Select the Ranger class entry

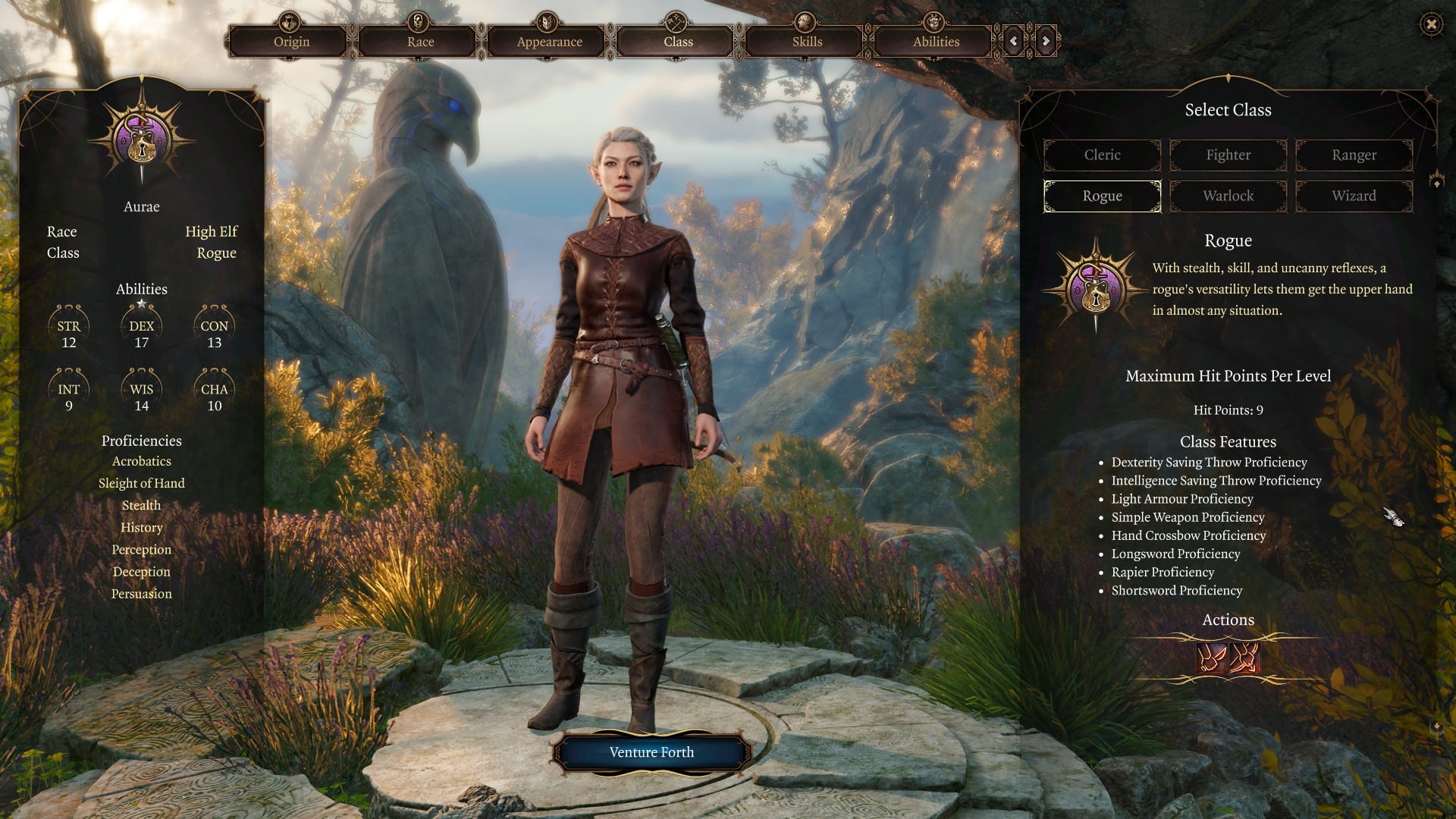(1354, 155)
